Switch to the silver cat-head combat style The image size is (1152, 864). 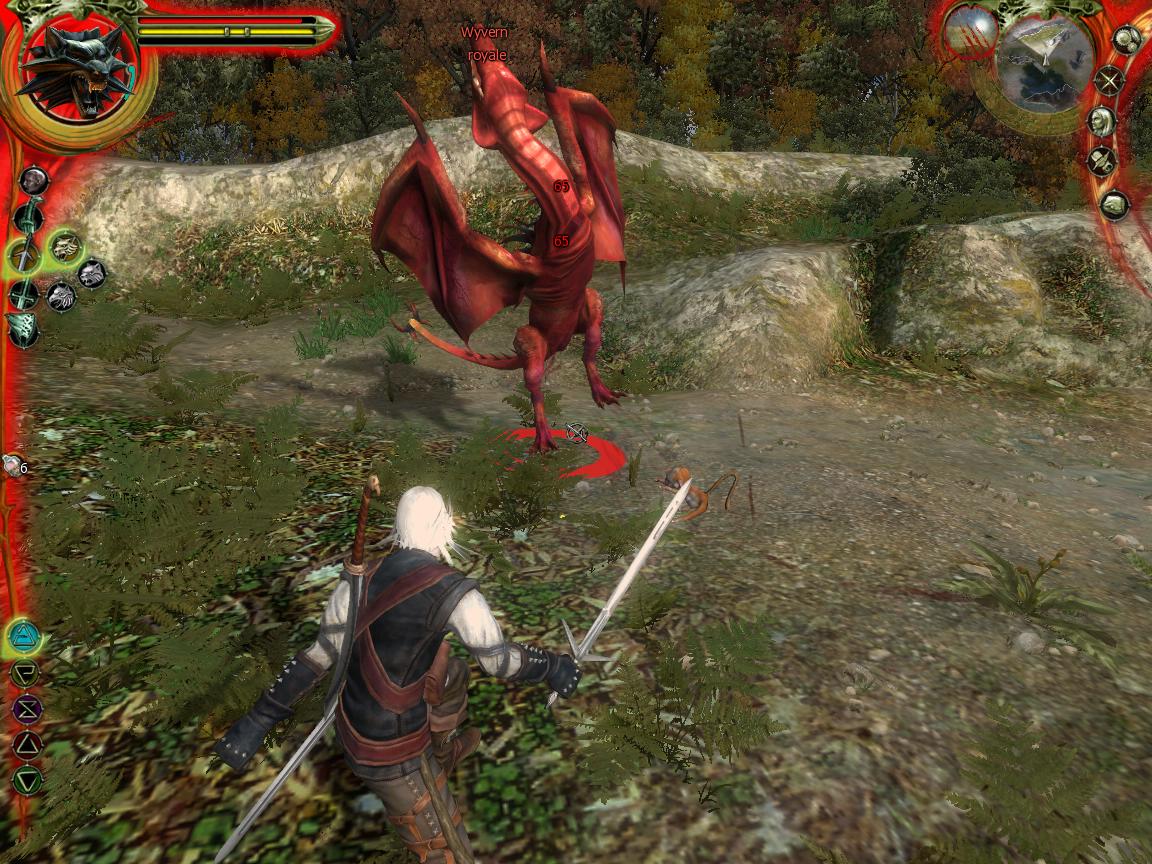[92, 273]
